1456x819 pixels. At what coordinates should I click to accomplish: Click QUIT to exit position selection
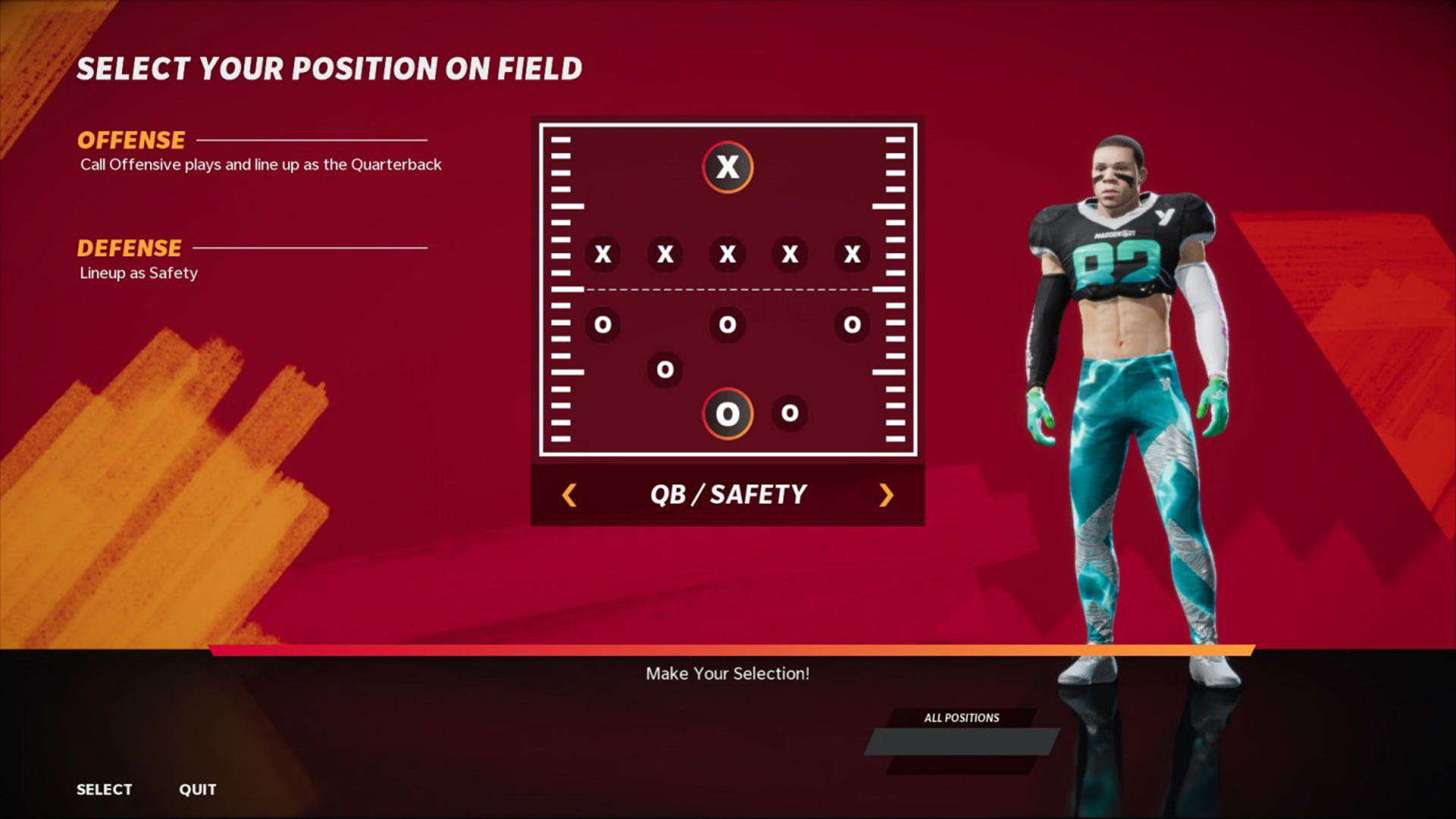[x=197, y=789]
